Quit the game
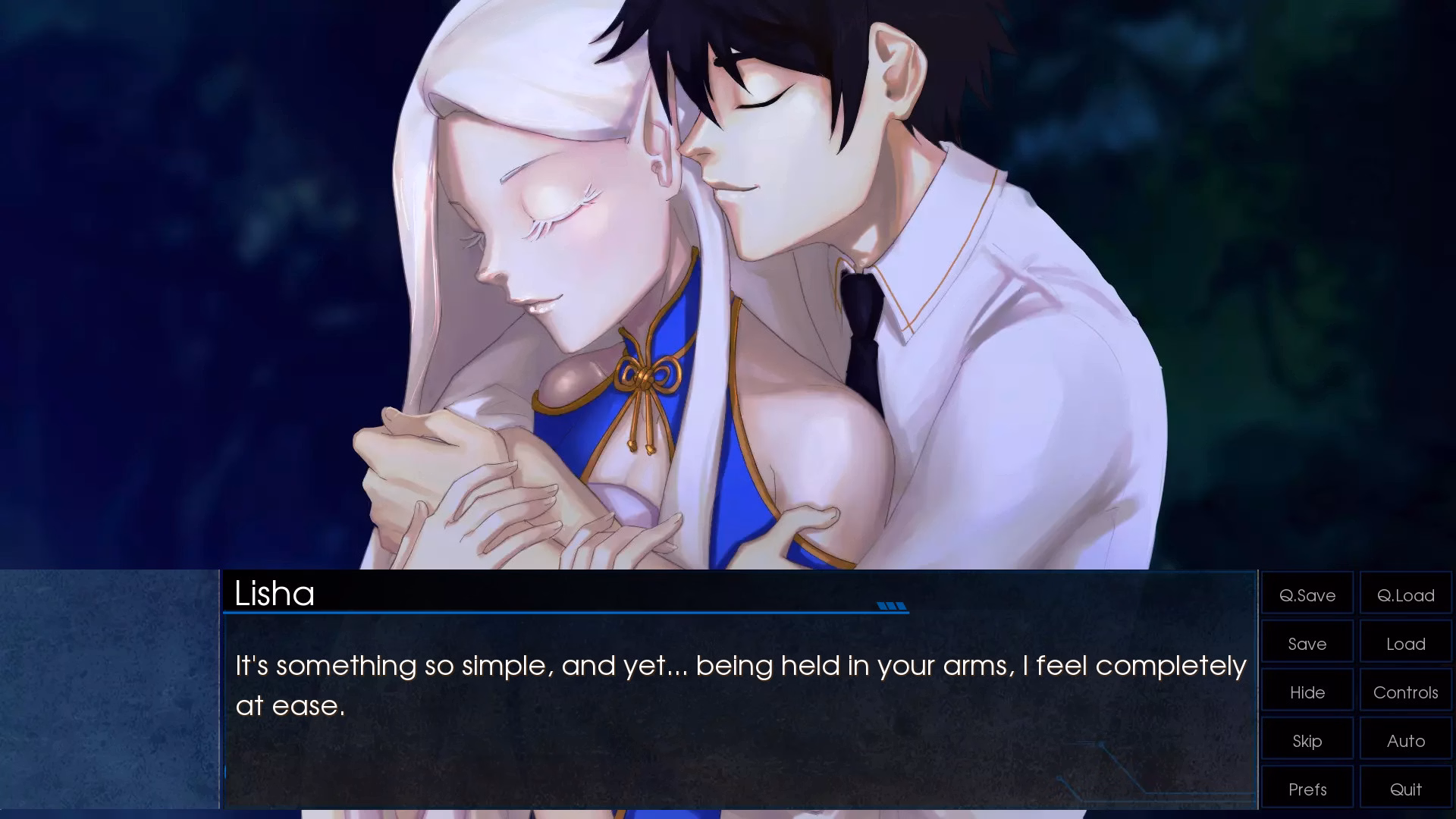 pos(1405,789)
